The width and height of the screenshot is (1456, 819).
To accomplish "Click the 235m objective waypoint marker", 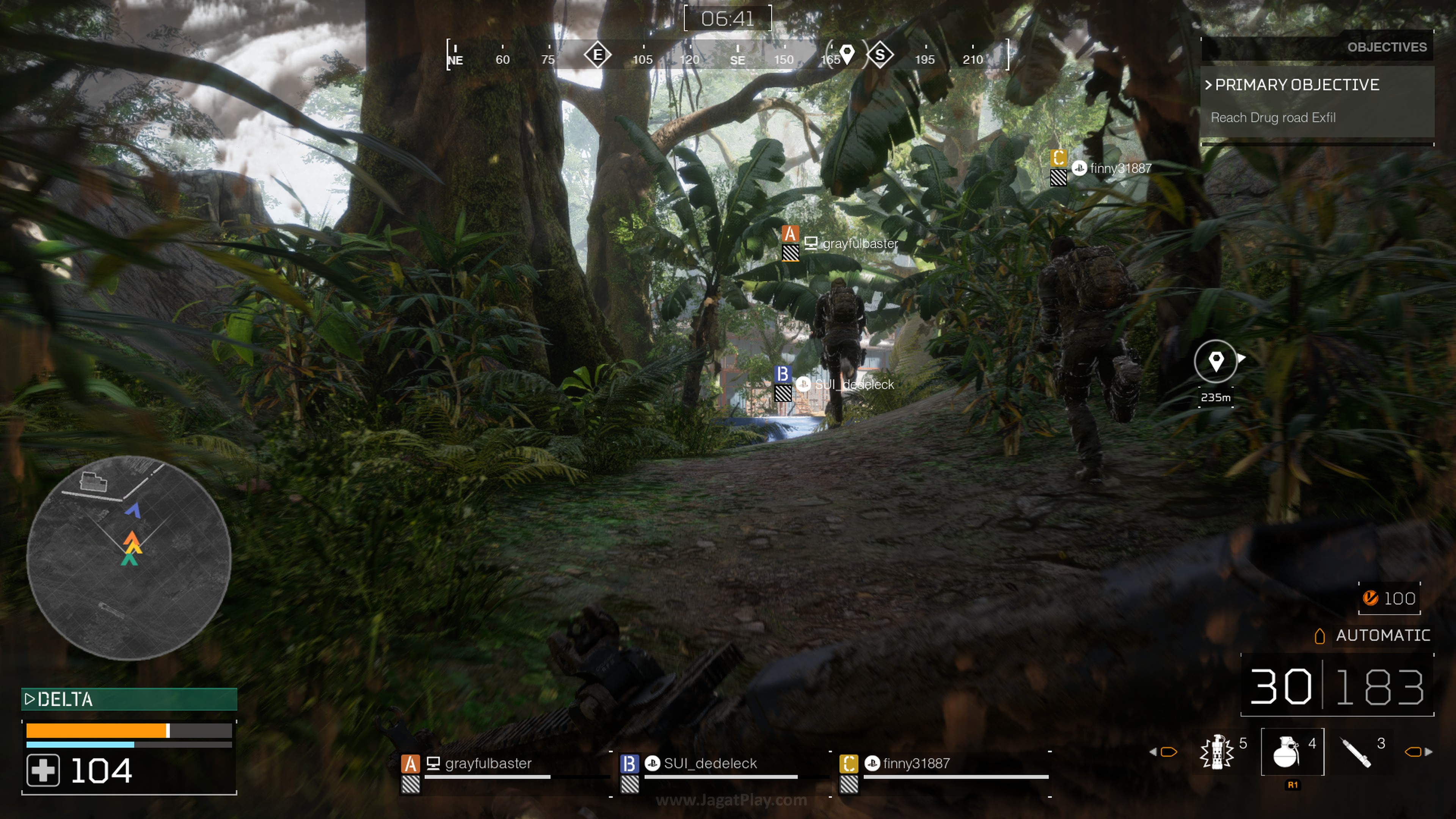I will coord(1216,362).
